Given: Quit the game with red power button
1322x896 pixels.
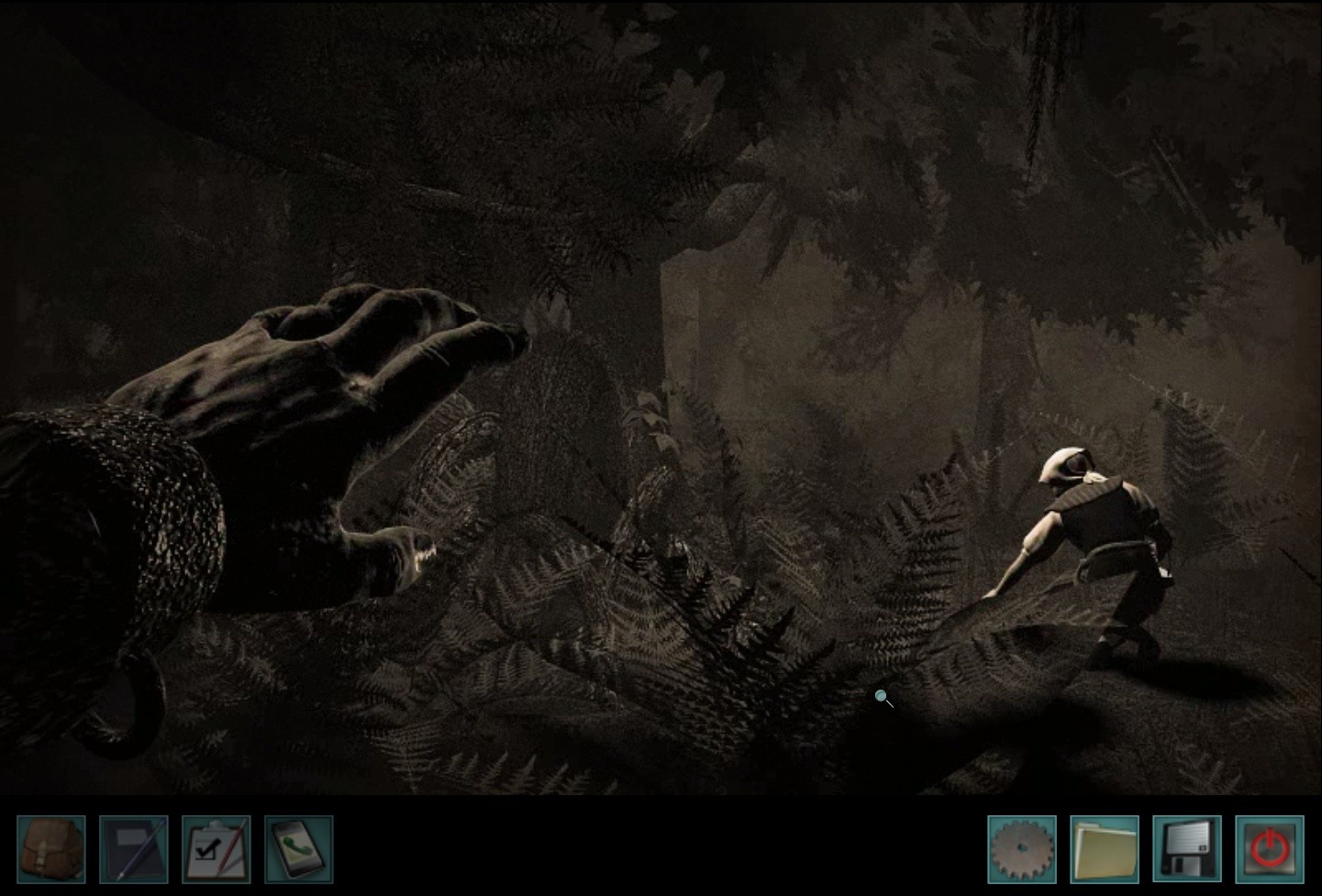Looking at the screenshot, I should click(x=1270, y=849).
